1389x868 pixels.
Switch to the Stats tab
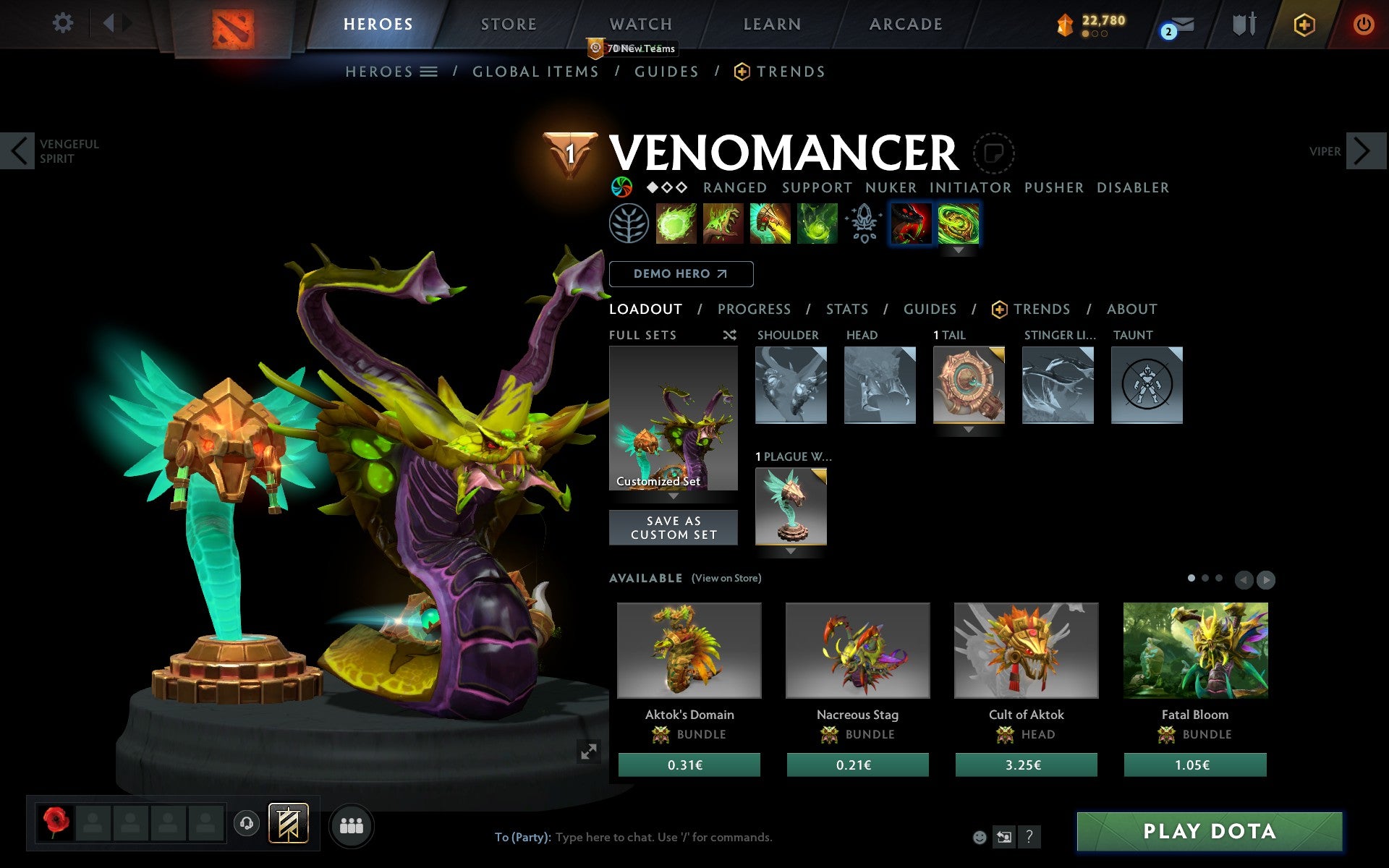[846, 309]
